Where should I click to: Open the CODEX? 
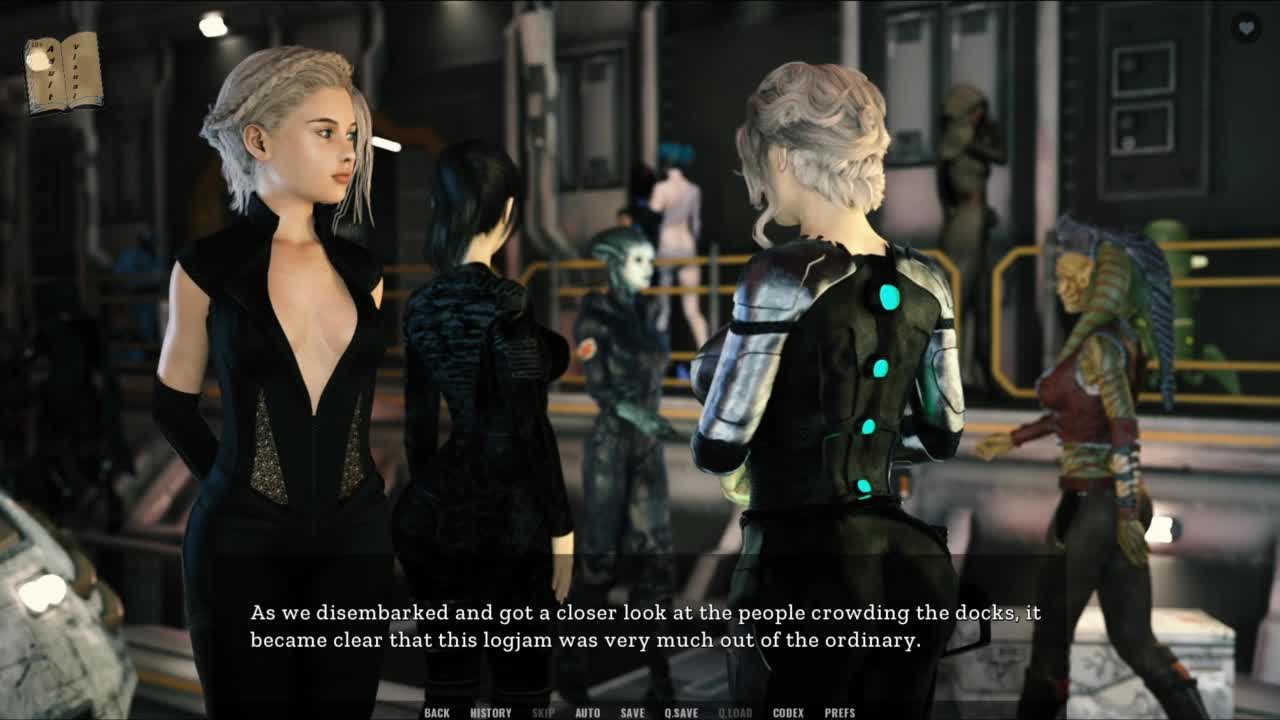[788, 713]
